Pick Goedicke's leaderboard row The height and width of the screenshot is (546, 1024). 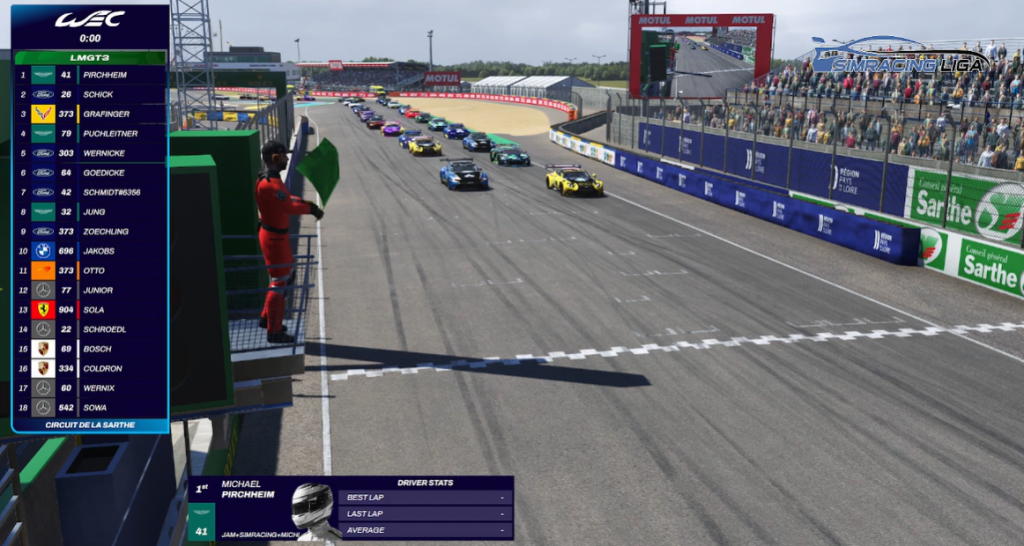pos(90,172)
